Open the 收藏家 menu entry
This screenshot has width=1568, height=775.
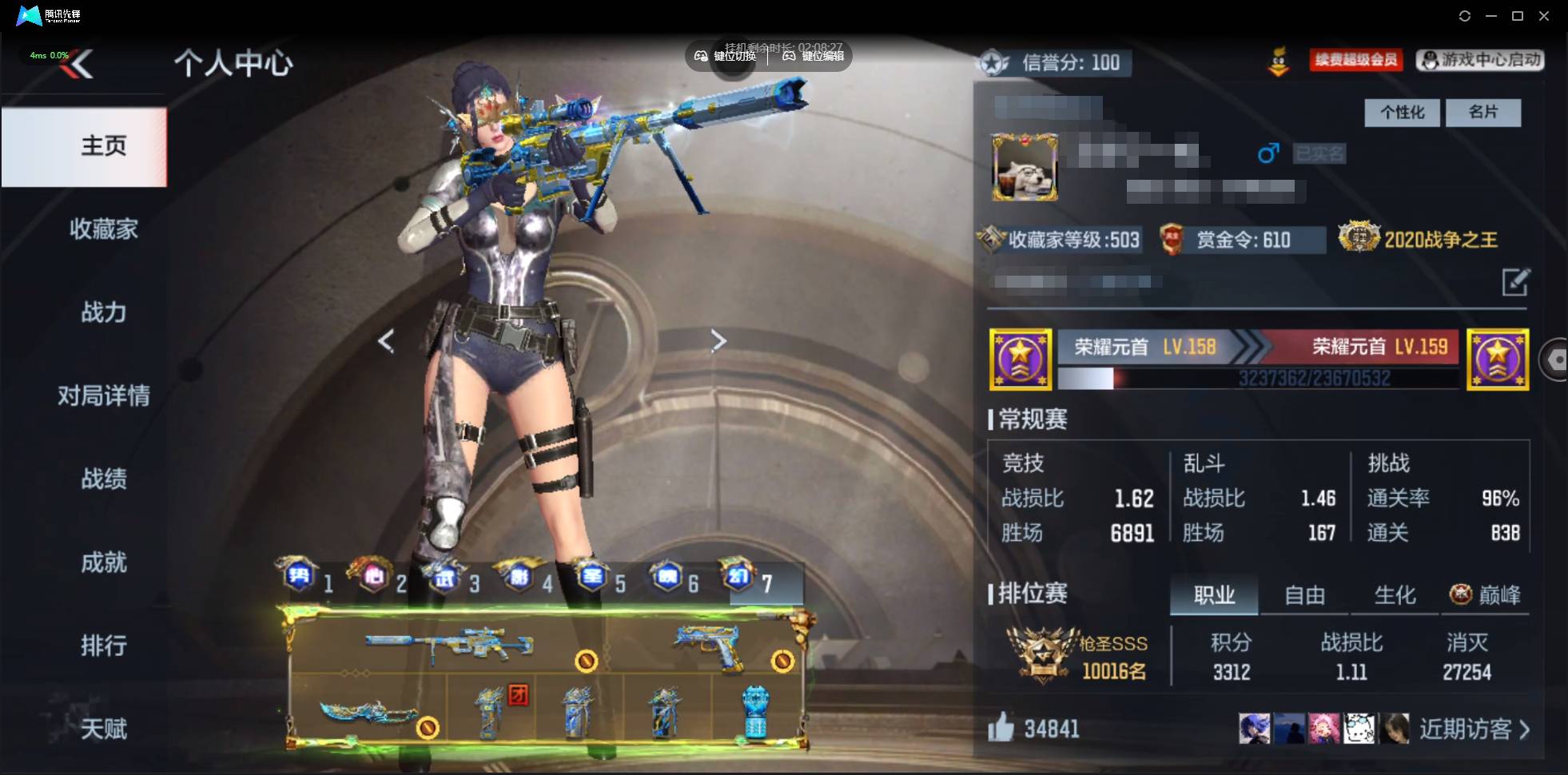(x=103, y=229)
